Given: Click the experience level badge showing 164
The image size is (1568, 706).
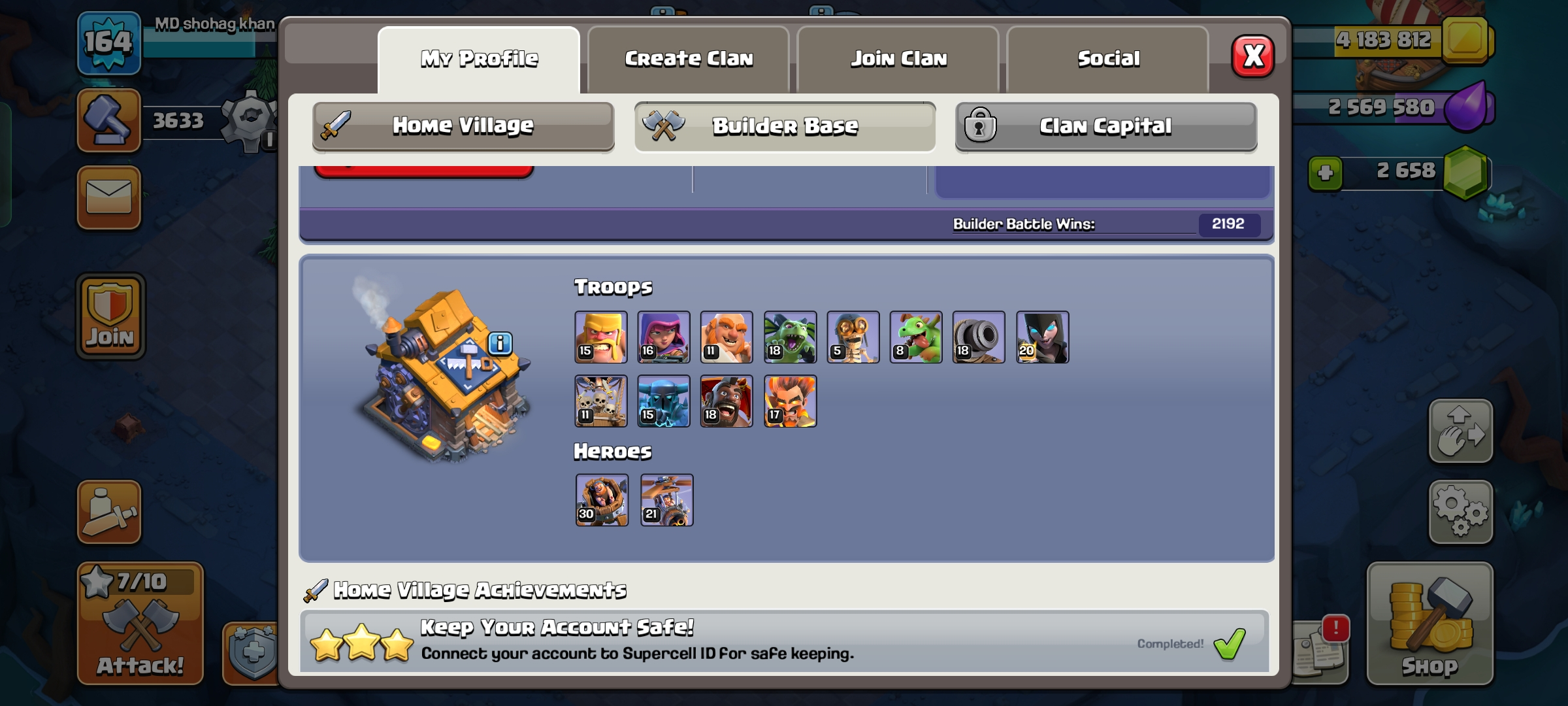Looking at the screenshot, I should pos(108,43).
